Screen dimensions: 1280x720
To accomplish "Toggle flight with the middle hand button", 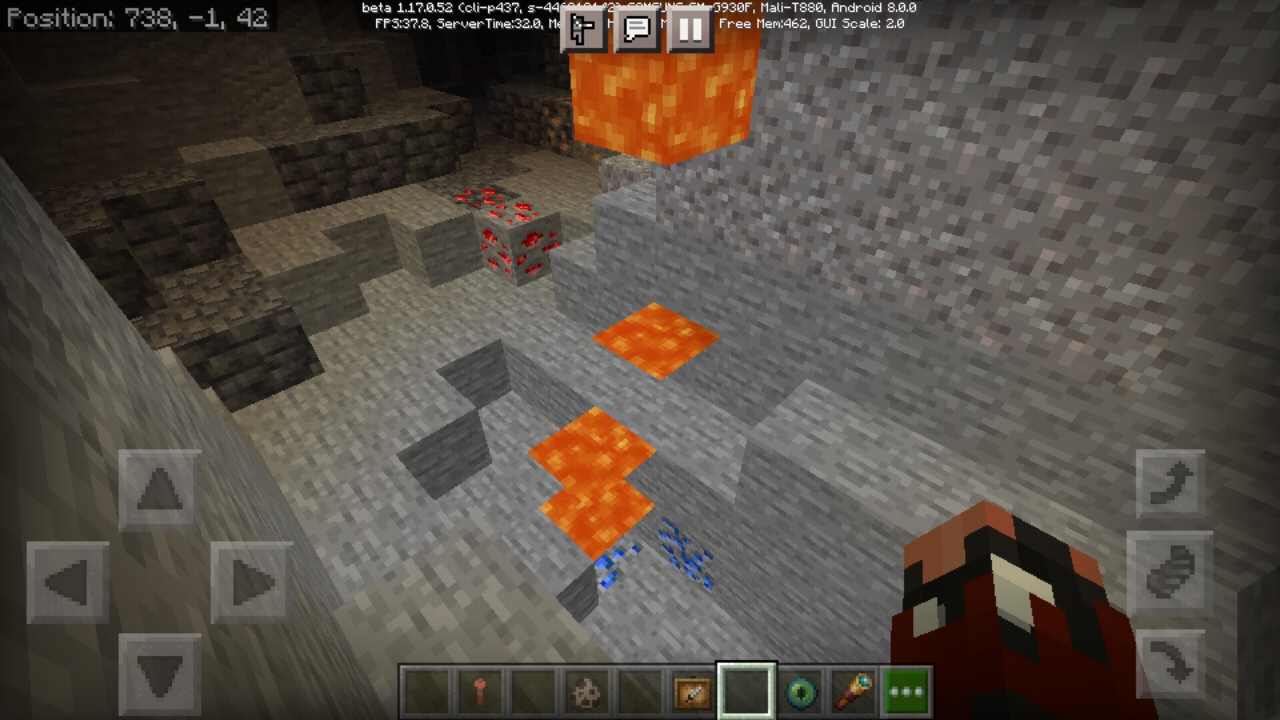I will pyautogui.click(x=1170, y=571).
